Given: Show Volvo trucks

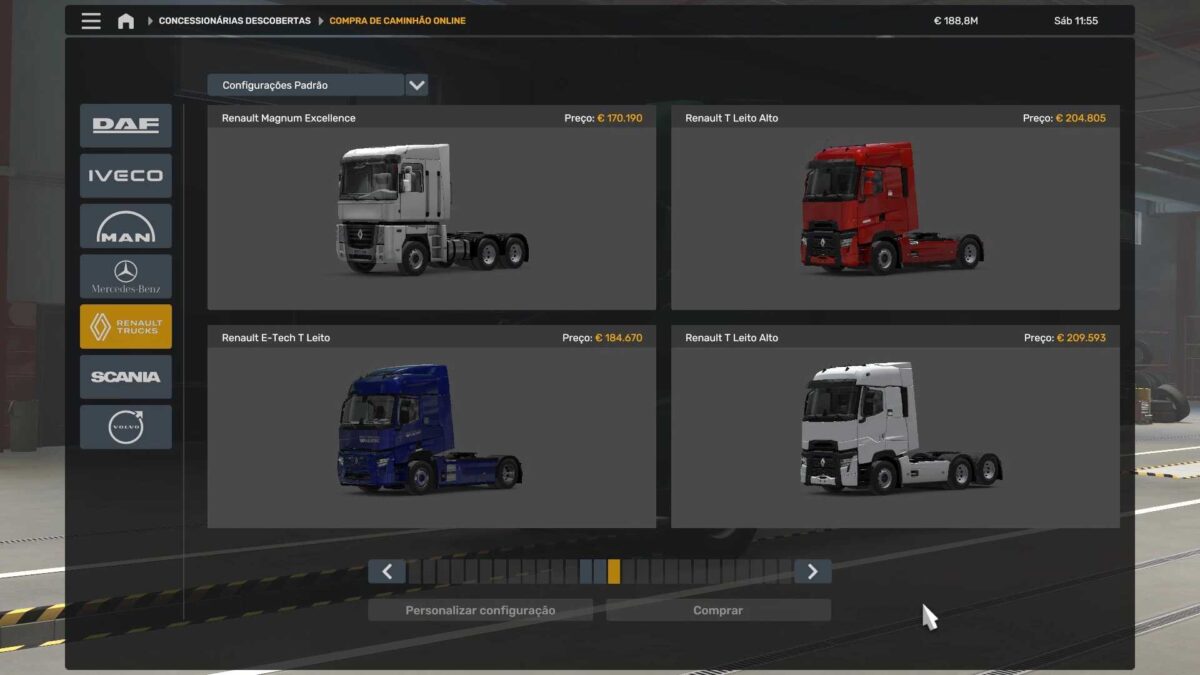Looking at the screenshot, I should [126, 427].
